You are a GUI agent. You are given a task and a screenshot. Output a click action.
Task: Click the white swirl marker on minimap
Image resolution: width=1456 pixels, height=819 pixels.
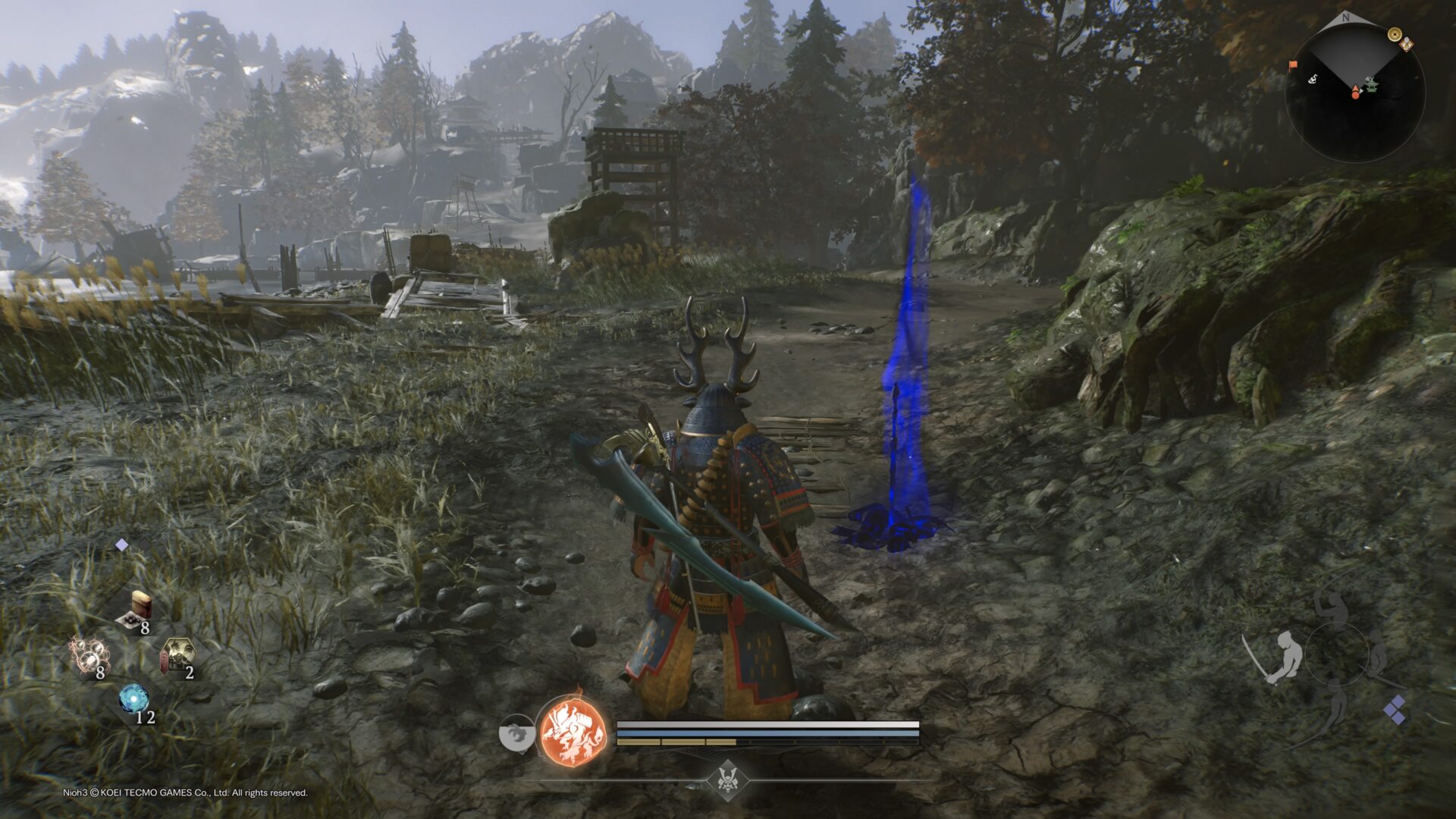point(1311,79)
